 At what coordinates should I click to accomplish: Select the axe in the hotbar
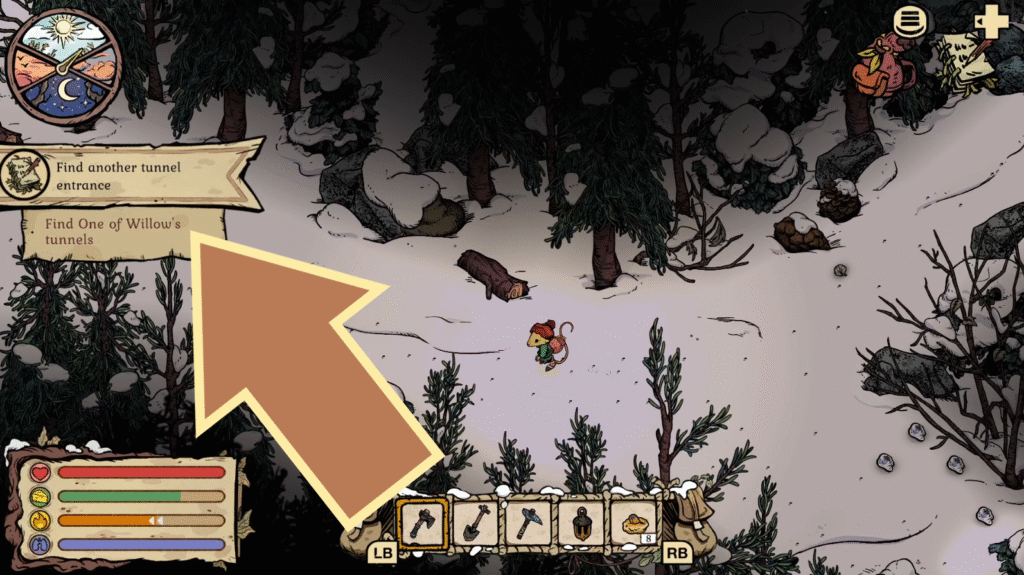pos(423,522)
